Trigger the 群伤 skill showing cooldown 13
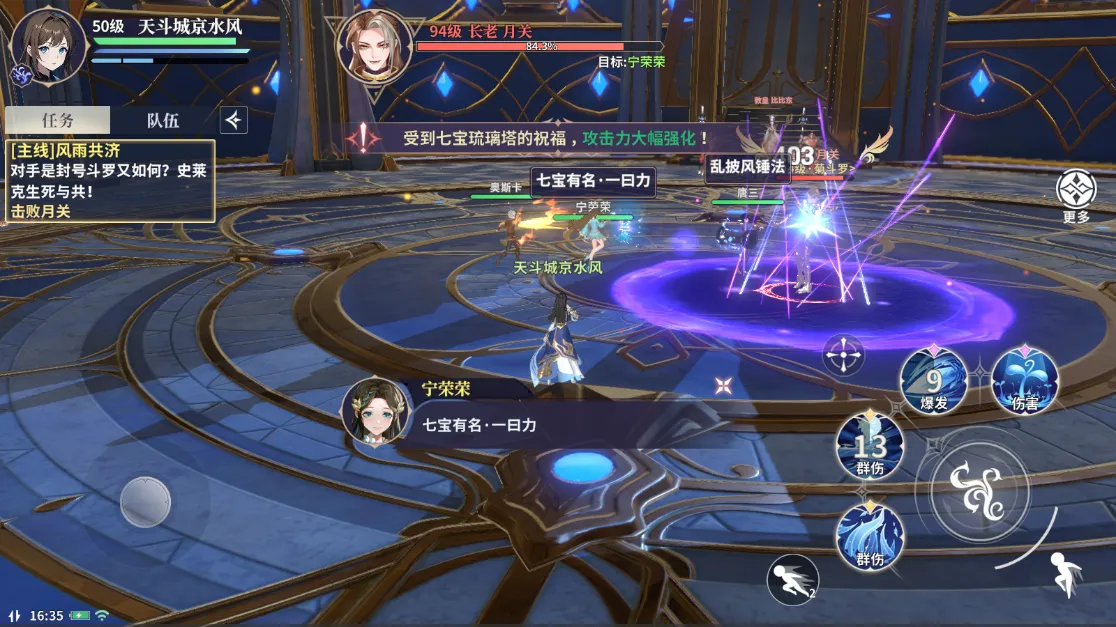Screen dimensions: 1116x627 click(870, 446)
